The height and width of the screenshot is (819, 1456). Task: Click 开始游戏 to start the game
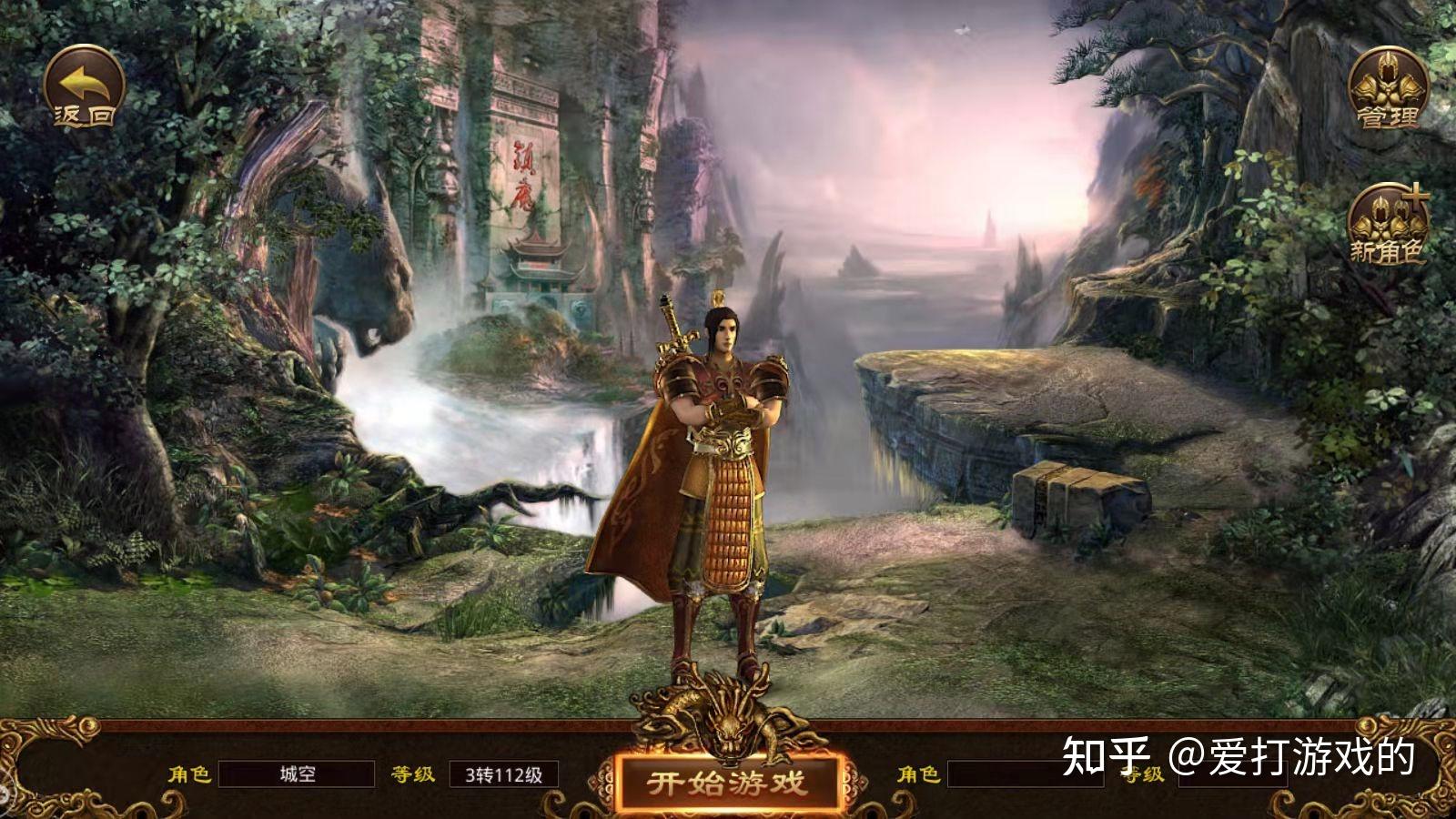click(728, 780)
